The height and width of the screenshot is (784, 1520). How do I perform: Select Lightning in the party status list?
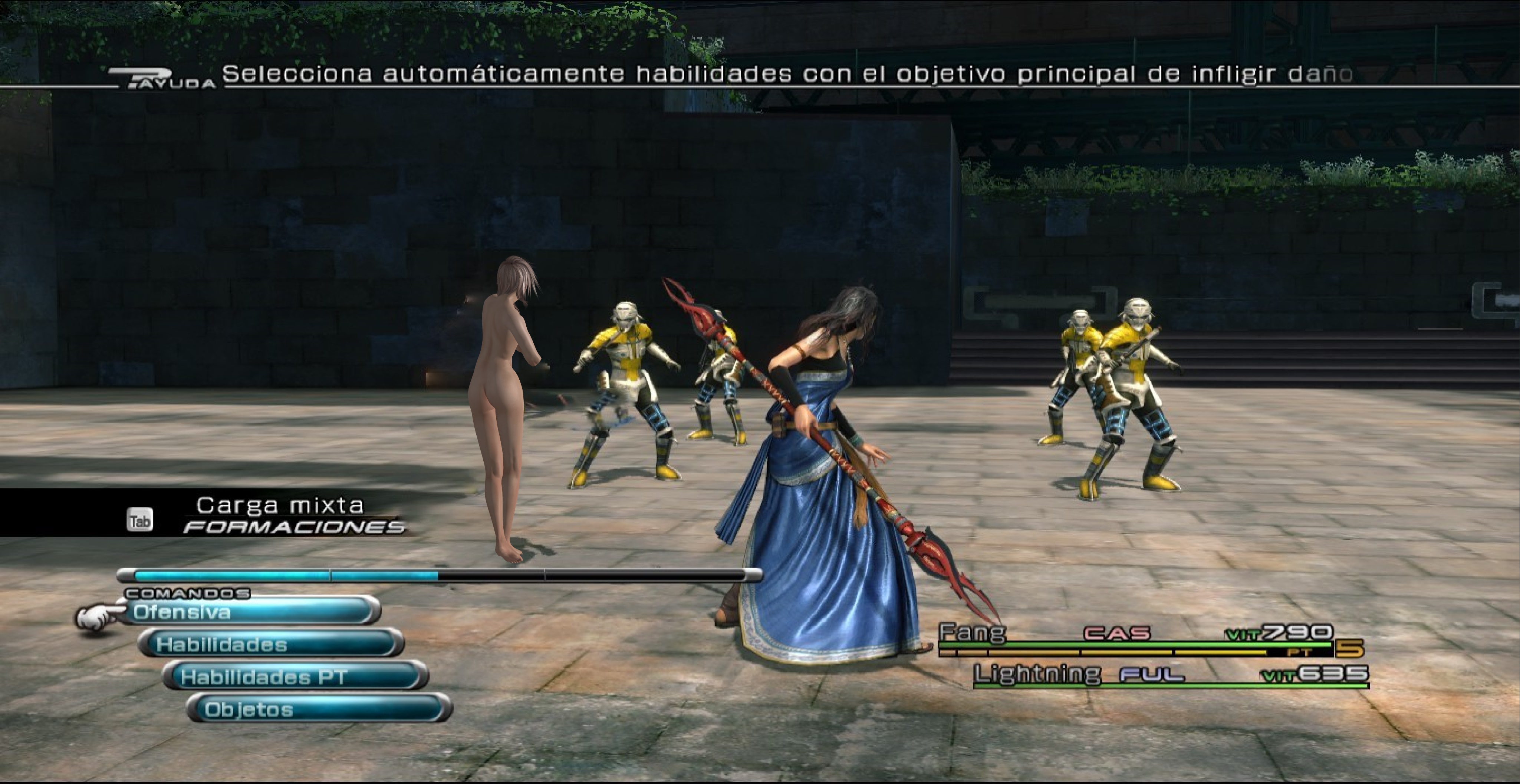(1037, 674)
